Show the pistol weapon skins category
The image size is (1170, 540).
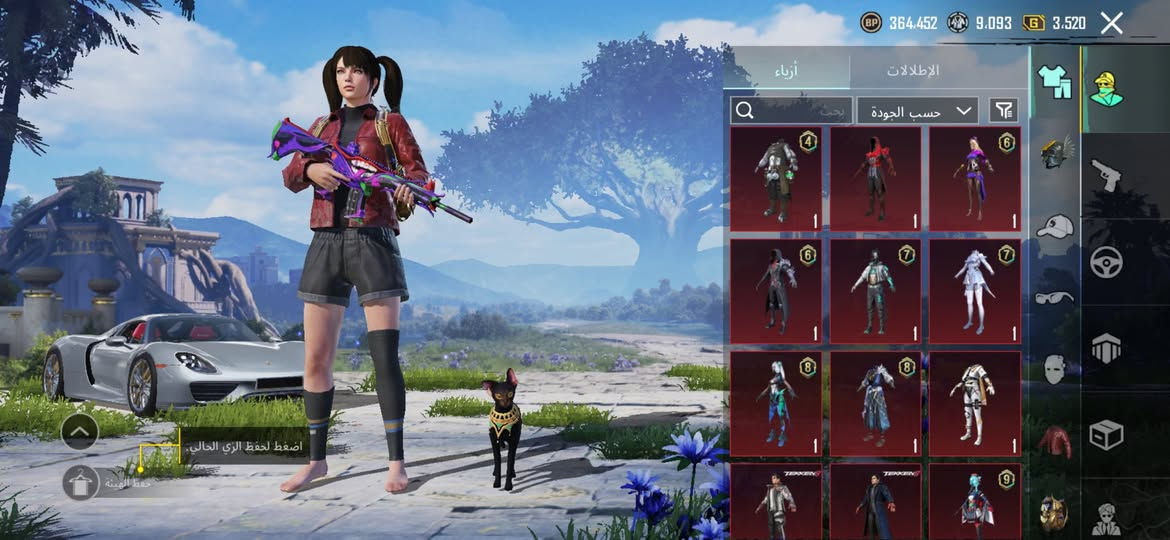[1106, 175]
